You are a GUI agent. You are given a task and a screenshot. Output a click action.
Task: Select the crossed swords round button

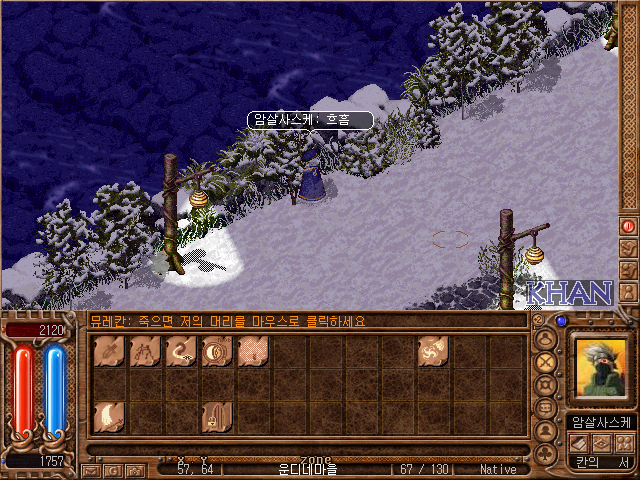tap(547, 361)
